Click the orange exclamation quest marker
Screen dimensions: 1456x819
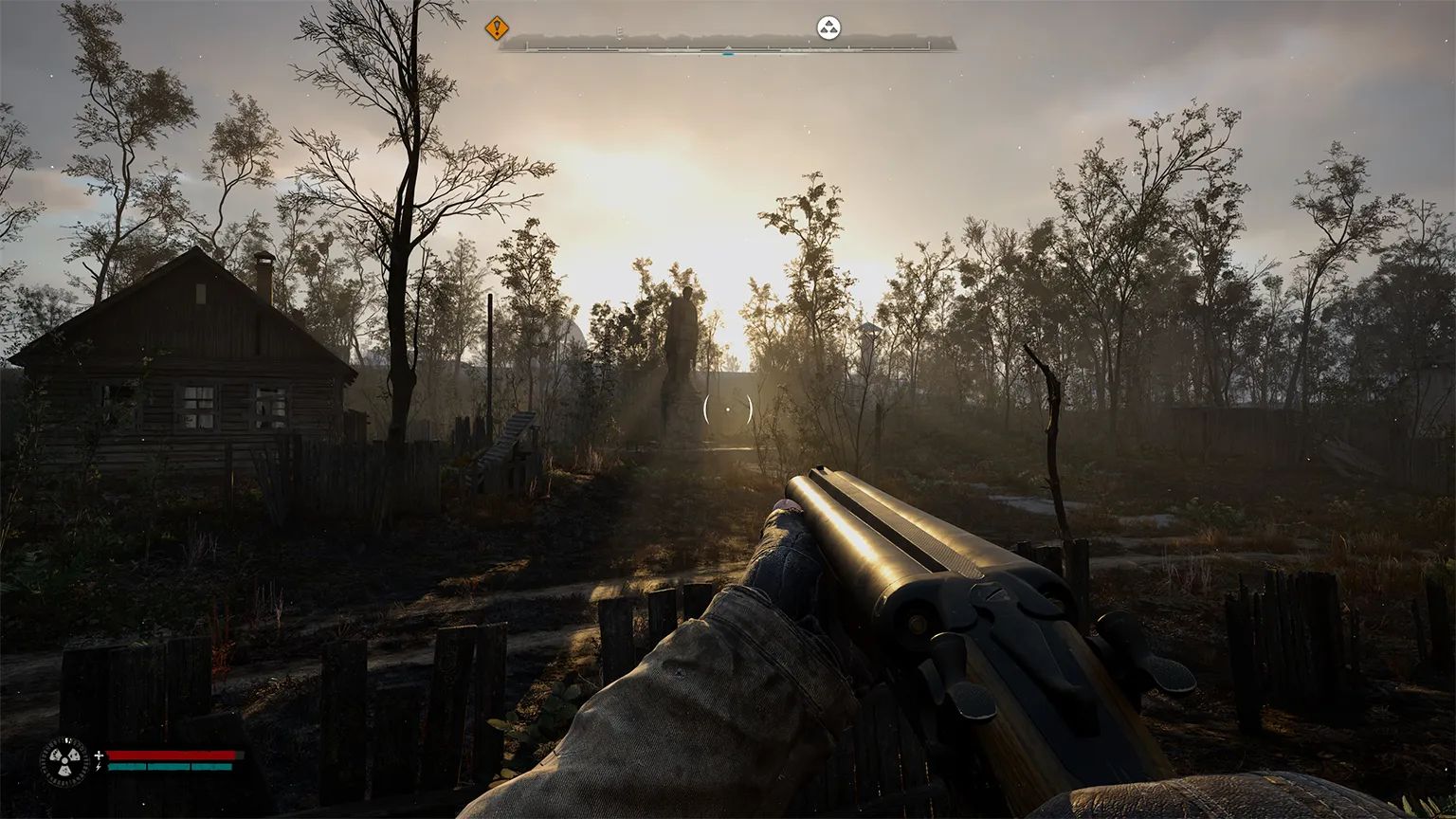click(496, 28)
